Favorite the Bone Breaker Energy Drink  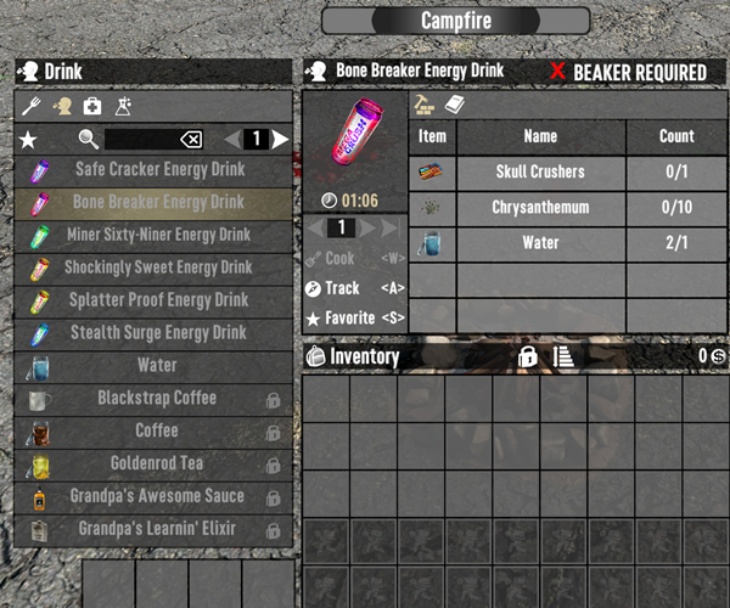(x=342, y=318)
